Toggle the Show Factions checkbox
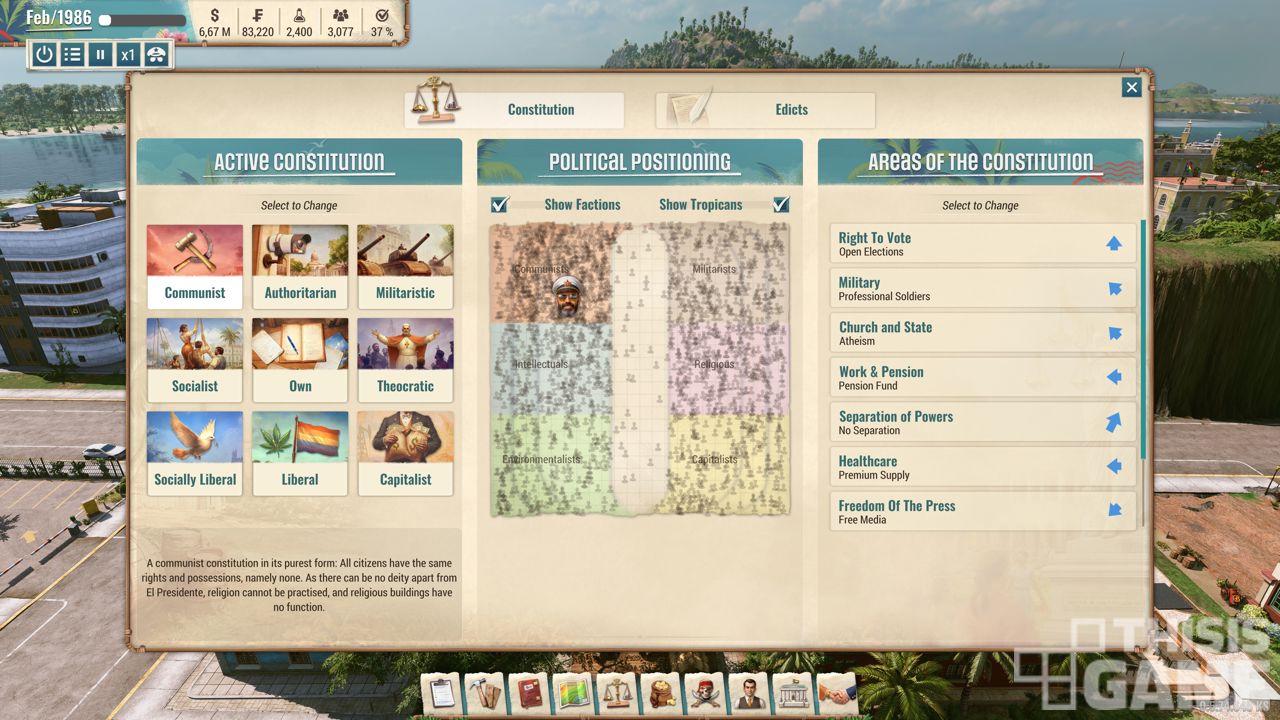 point(500,205)
